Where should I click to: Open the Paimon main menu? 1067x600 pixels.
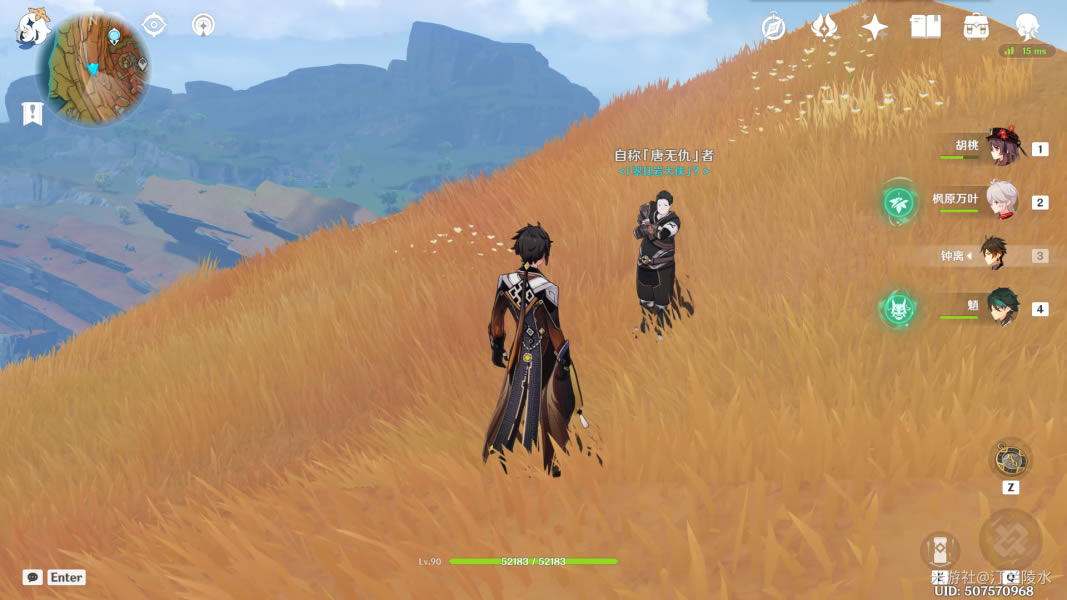point(31,28)
